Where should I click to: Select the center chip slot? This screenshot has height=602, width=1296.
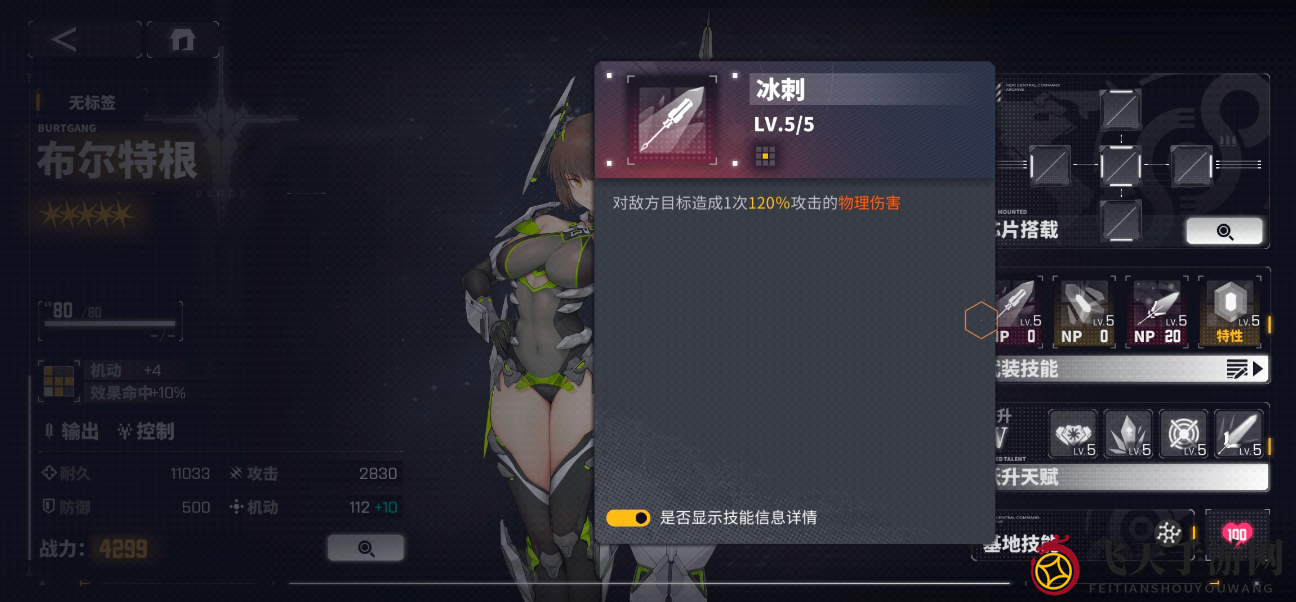1120,164
